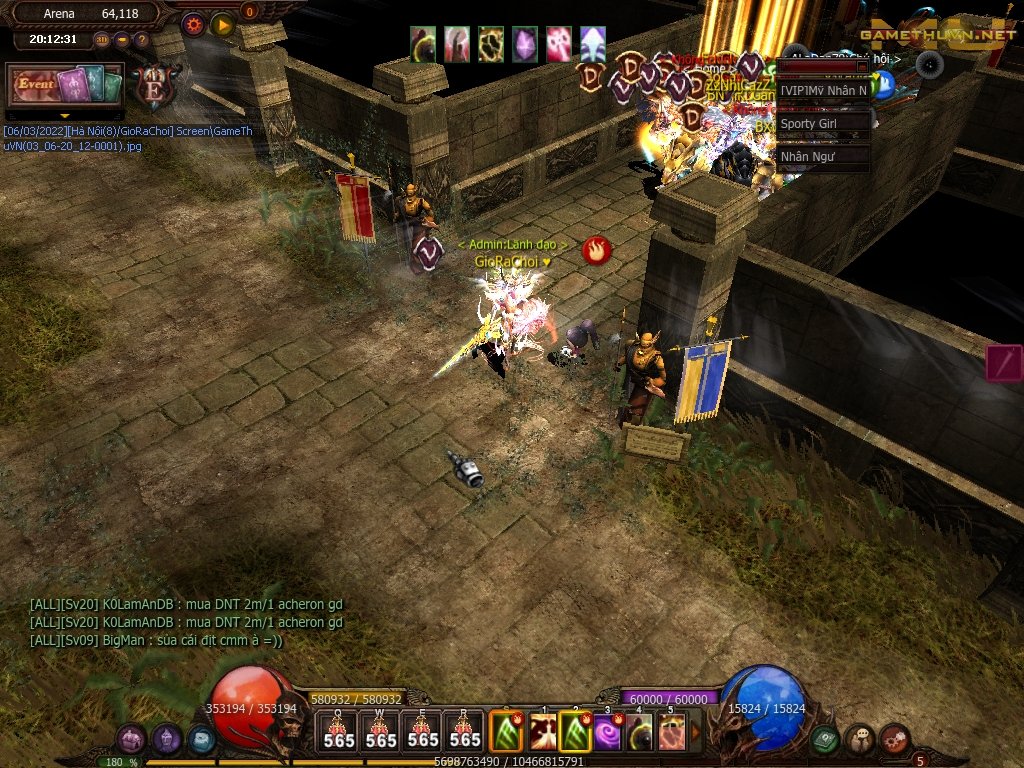
Task: Activate the explosion skill in slot 1
Action: [x=543, y=732]
